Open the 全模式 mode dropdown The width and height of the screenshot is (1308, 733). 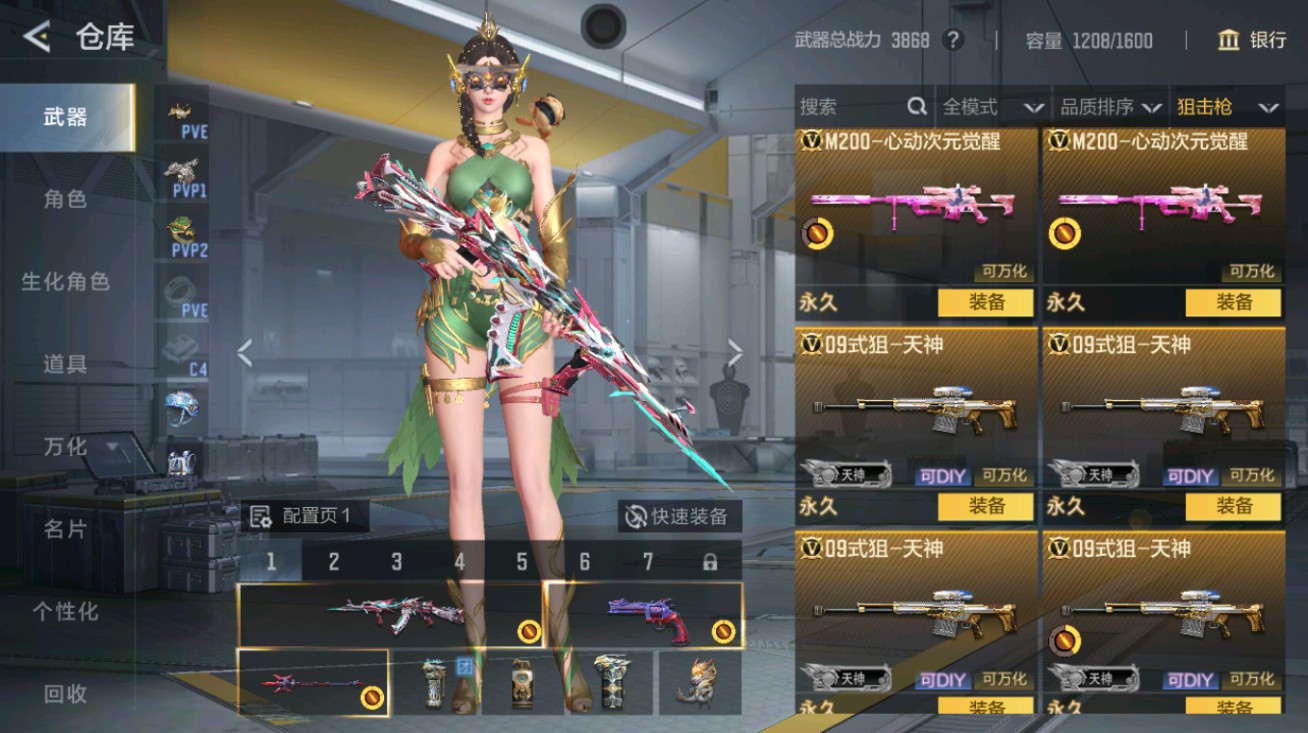pyautogui.click(x=992, y=107)
